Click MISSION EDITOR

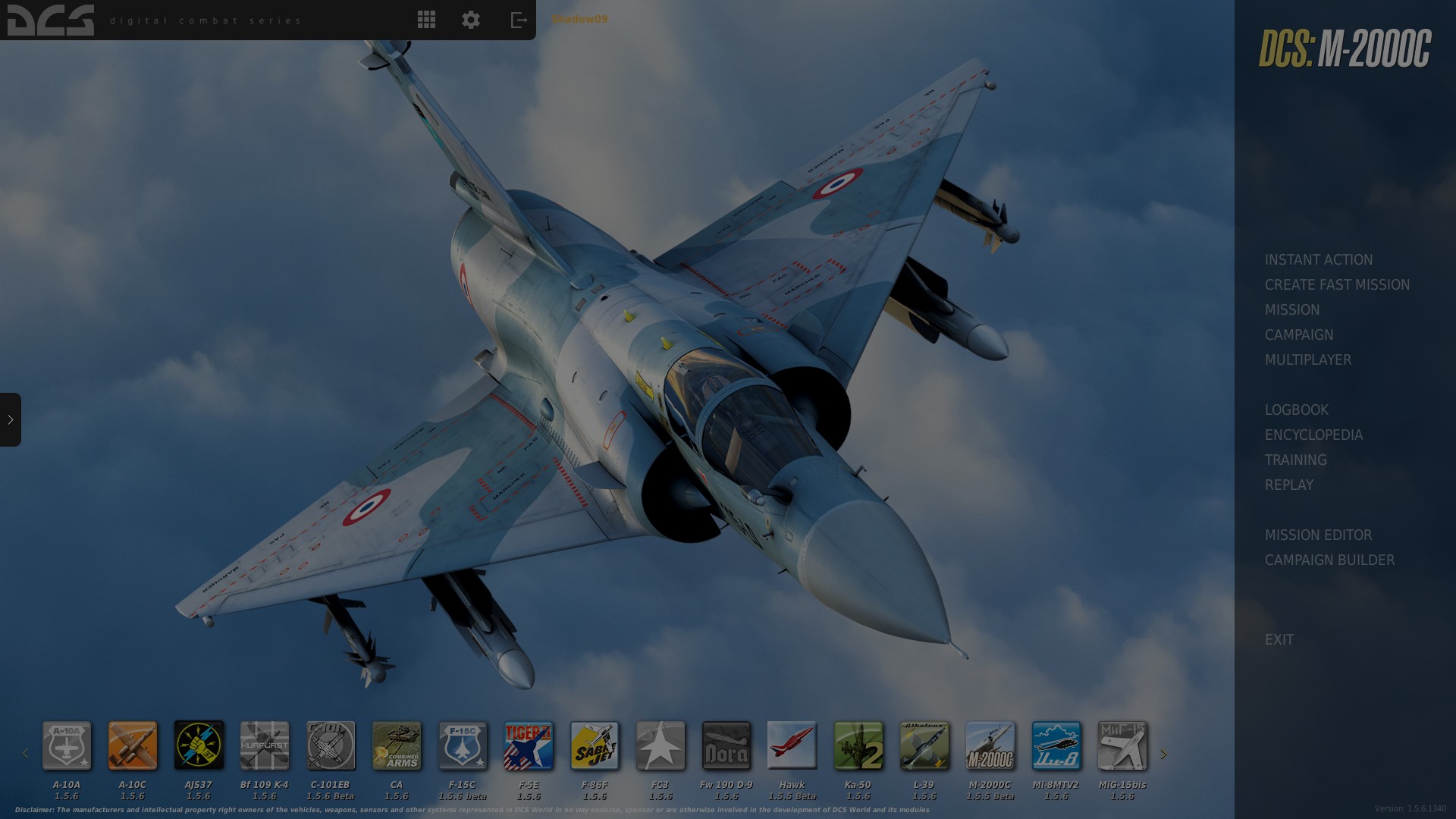pos(1319,535)
